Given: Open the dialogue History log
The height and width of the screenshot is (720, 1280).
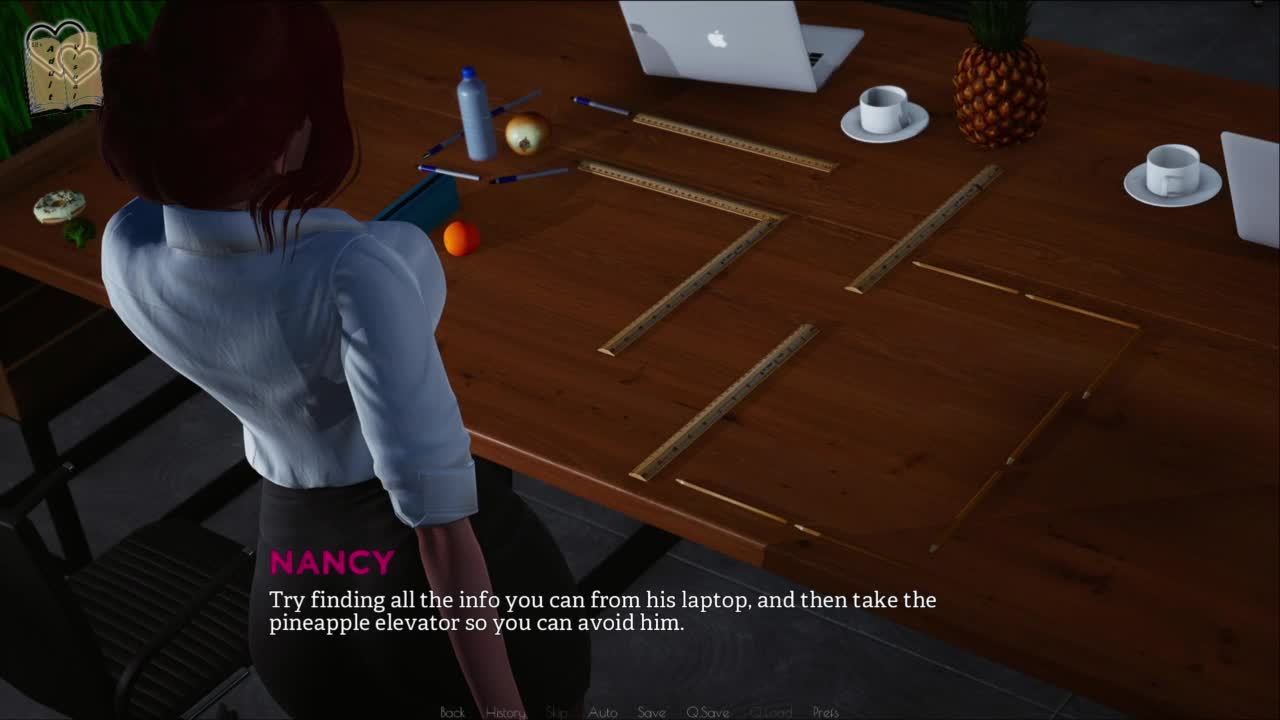Looking at the screenshot, I should coord(505,712).
